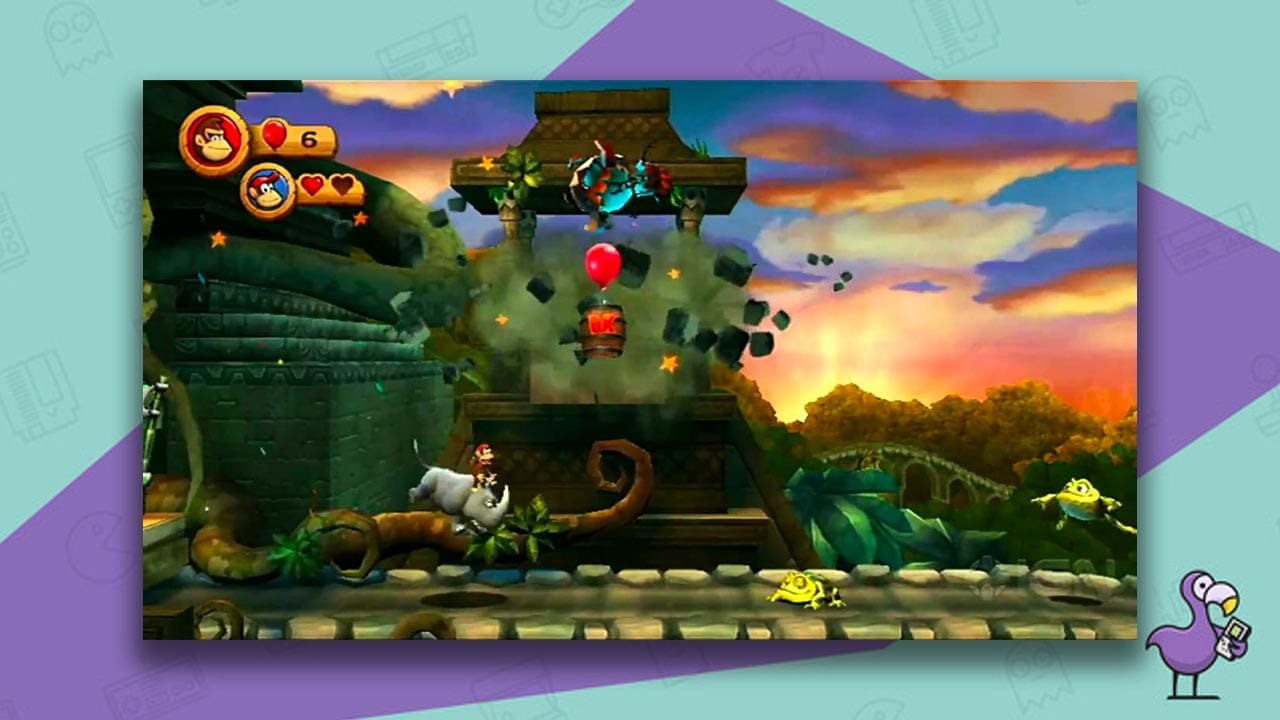Click the count 6 on the balloon counter
This screenshot has width=1280, height=720.
(x=310, y=138)
